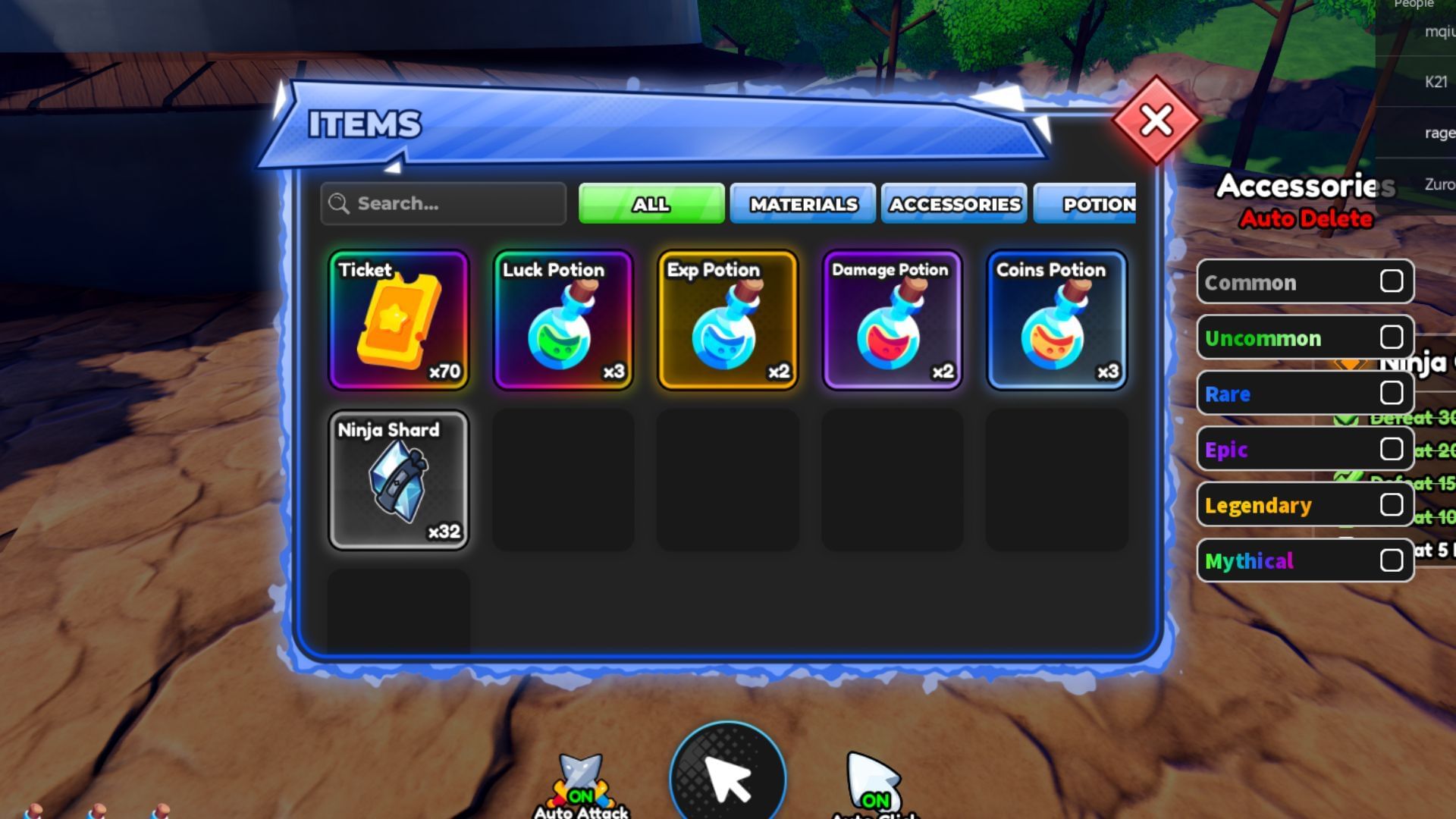The height and width of the screenshot is (819, 1456).
Task: Check the Rare rarity checkbox
Action: 1392,393
